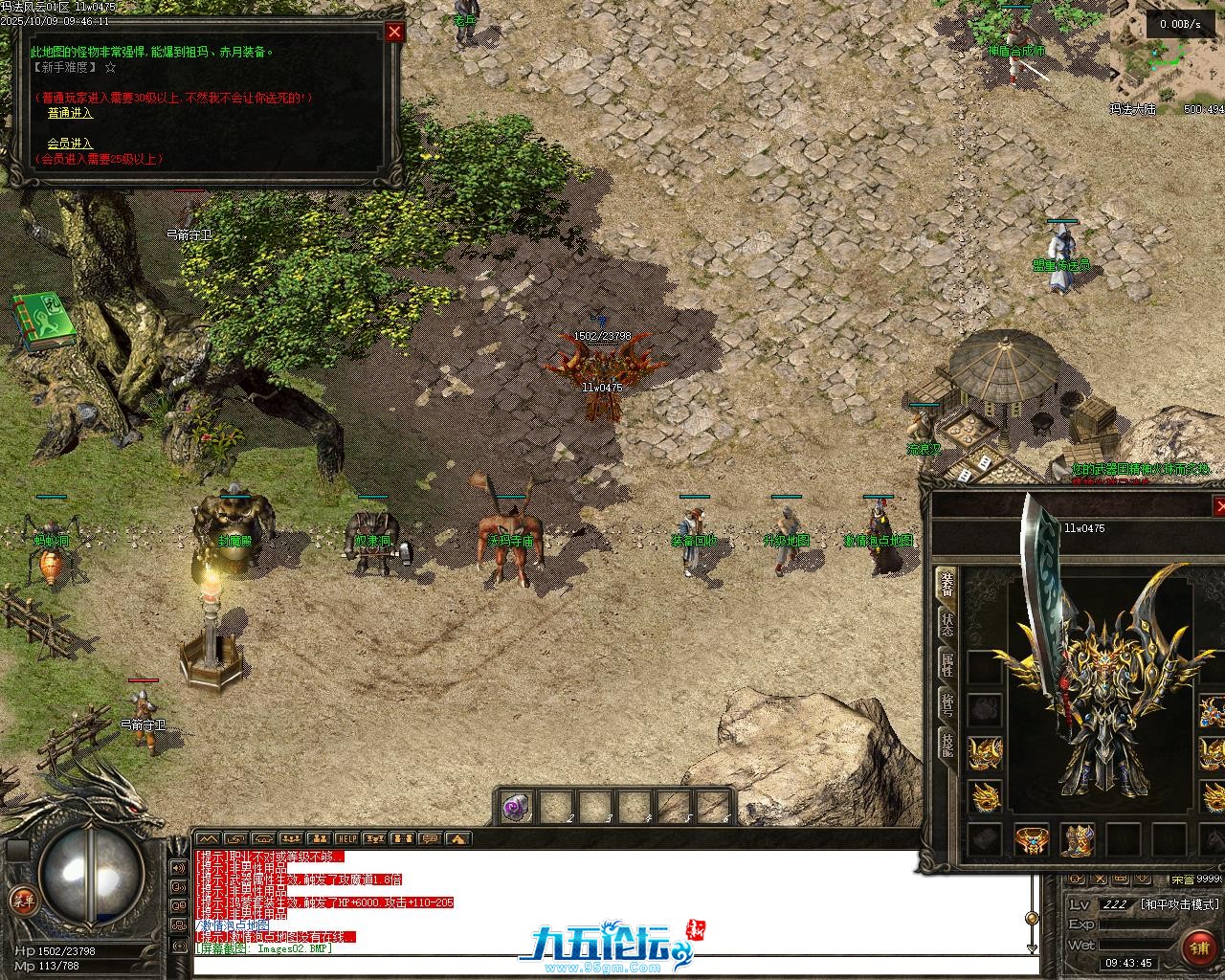
Task: Open the round 菜单 menu button
Action: point(22,900)
